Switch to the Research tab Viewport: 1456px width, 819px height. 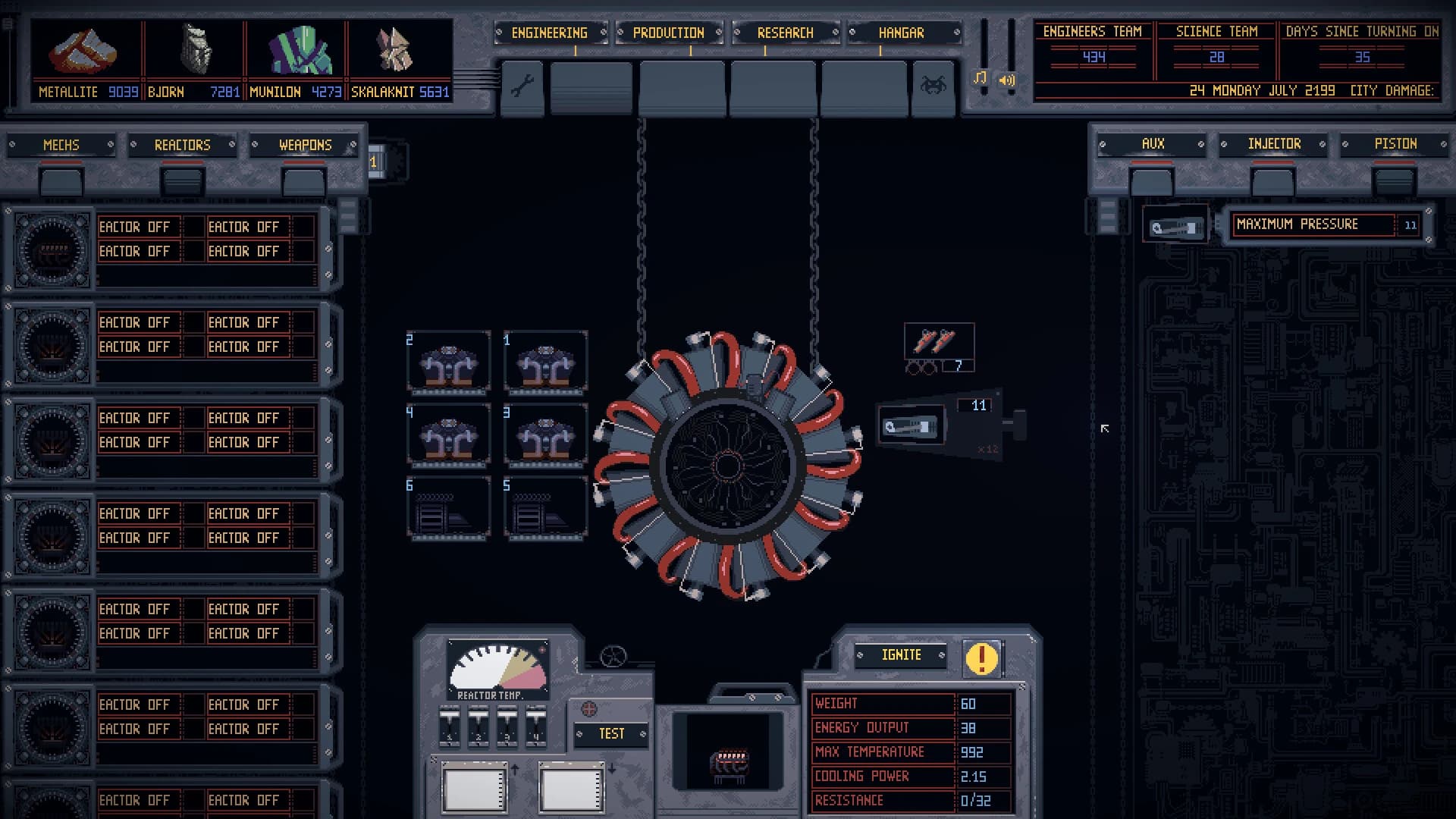click(785, 33)
